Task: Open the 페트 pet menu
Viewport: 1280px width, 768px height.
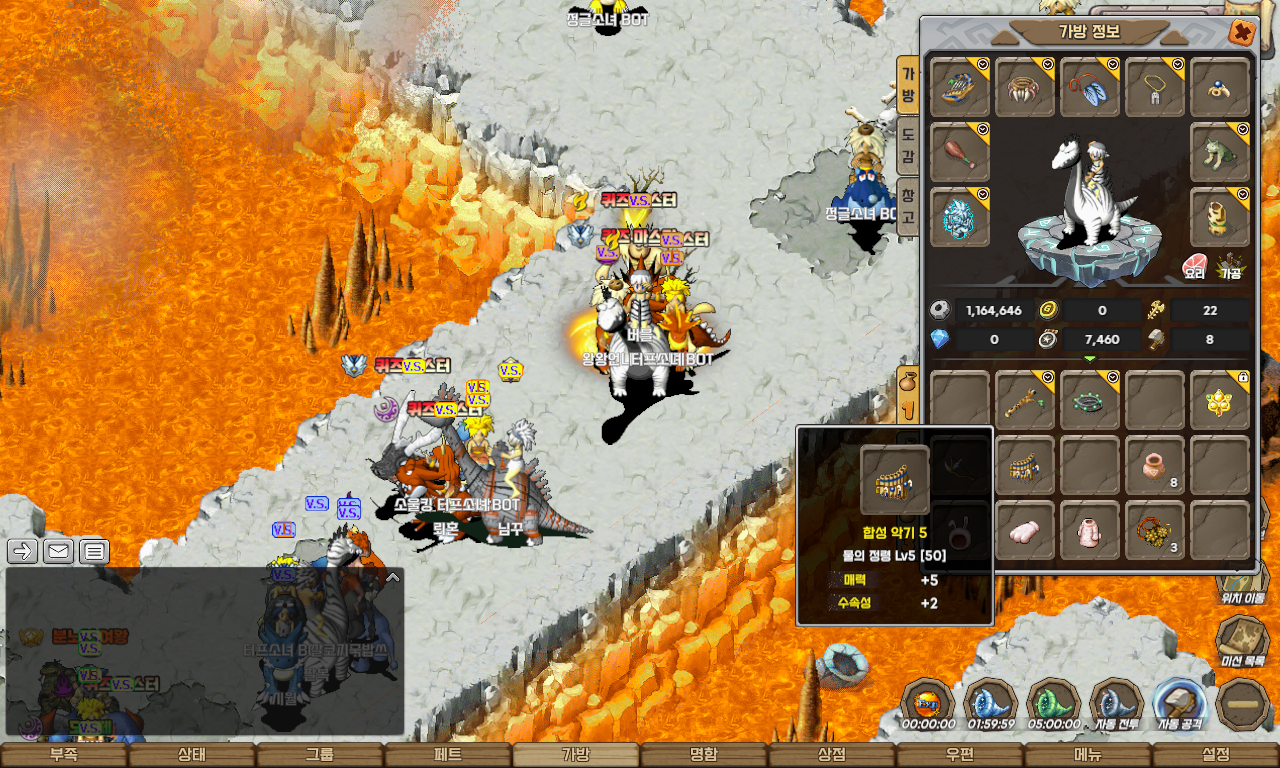Action: [448, 755]
